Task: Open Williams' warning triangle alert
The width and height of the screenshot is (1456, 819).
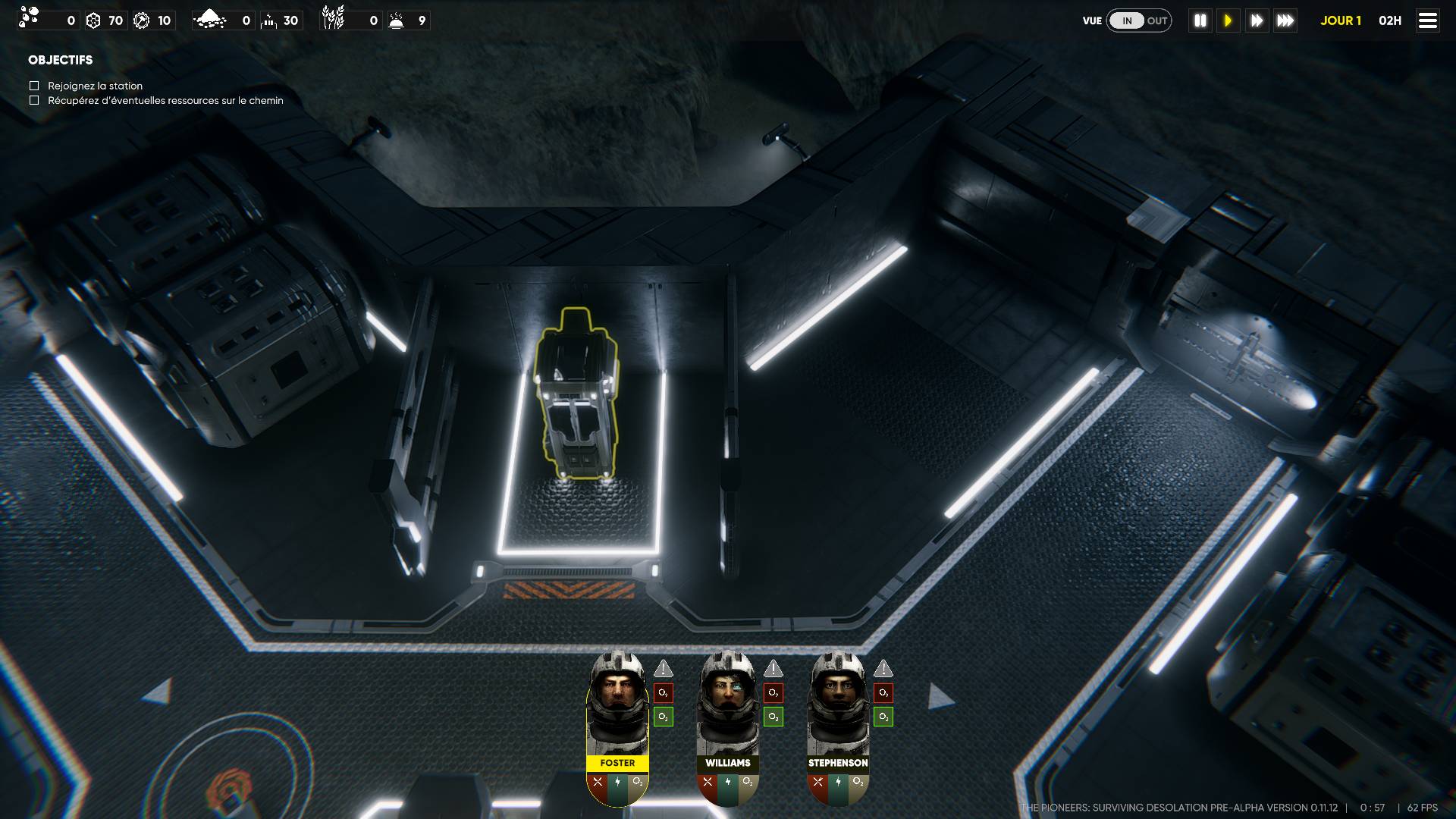Action: click(773, 669)
